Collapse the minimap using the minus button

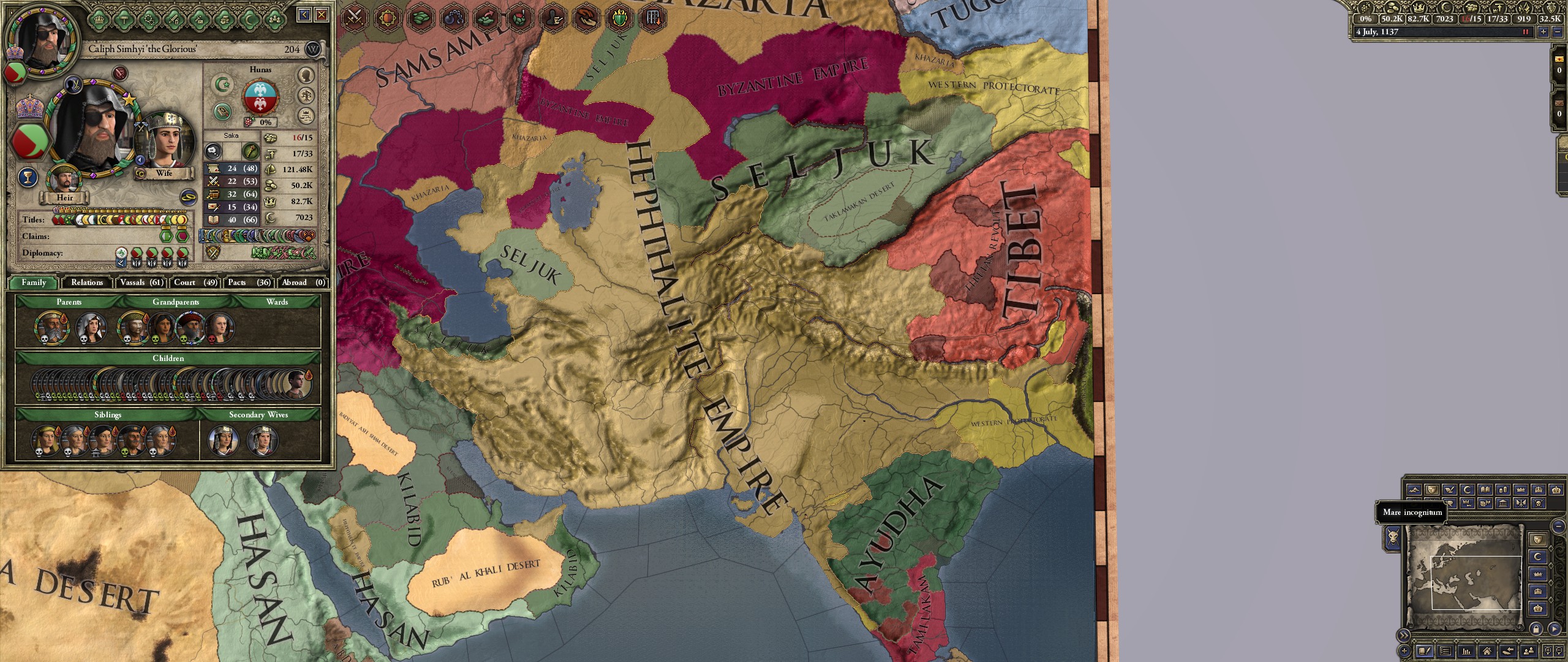coord(1558,526)
